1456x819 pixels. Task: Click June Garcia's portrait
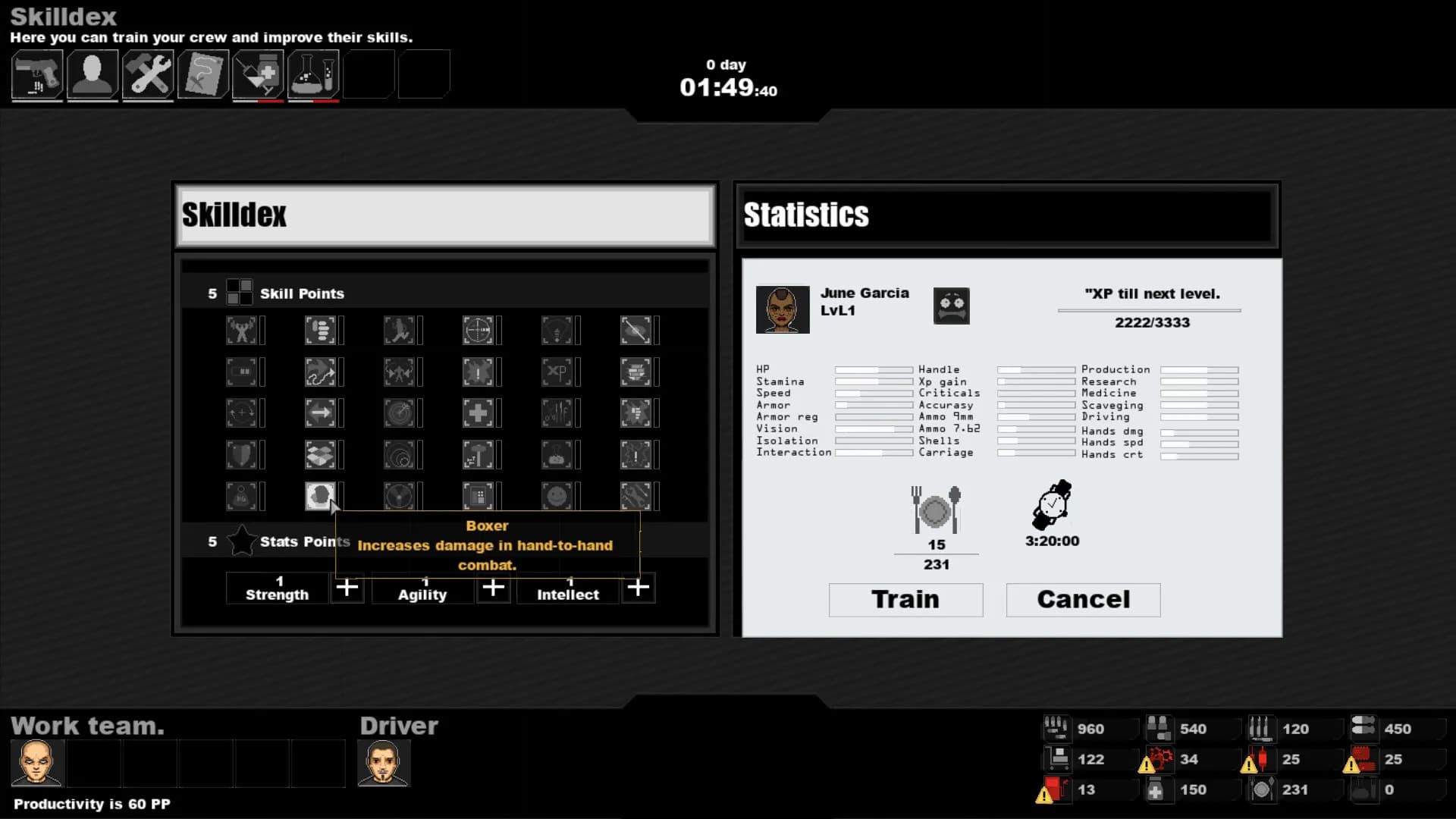point(782,309)
